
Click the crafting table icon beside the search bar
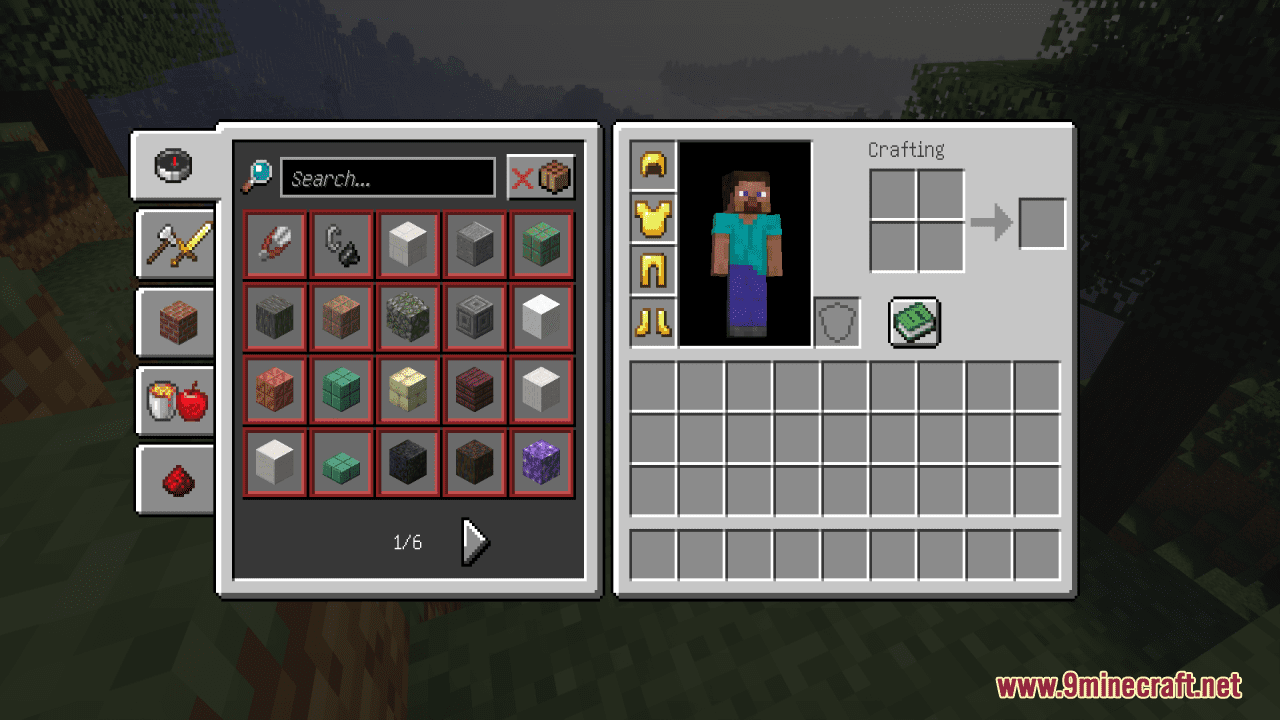point(553,176)
